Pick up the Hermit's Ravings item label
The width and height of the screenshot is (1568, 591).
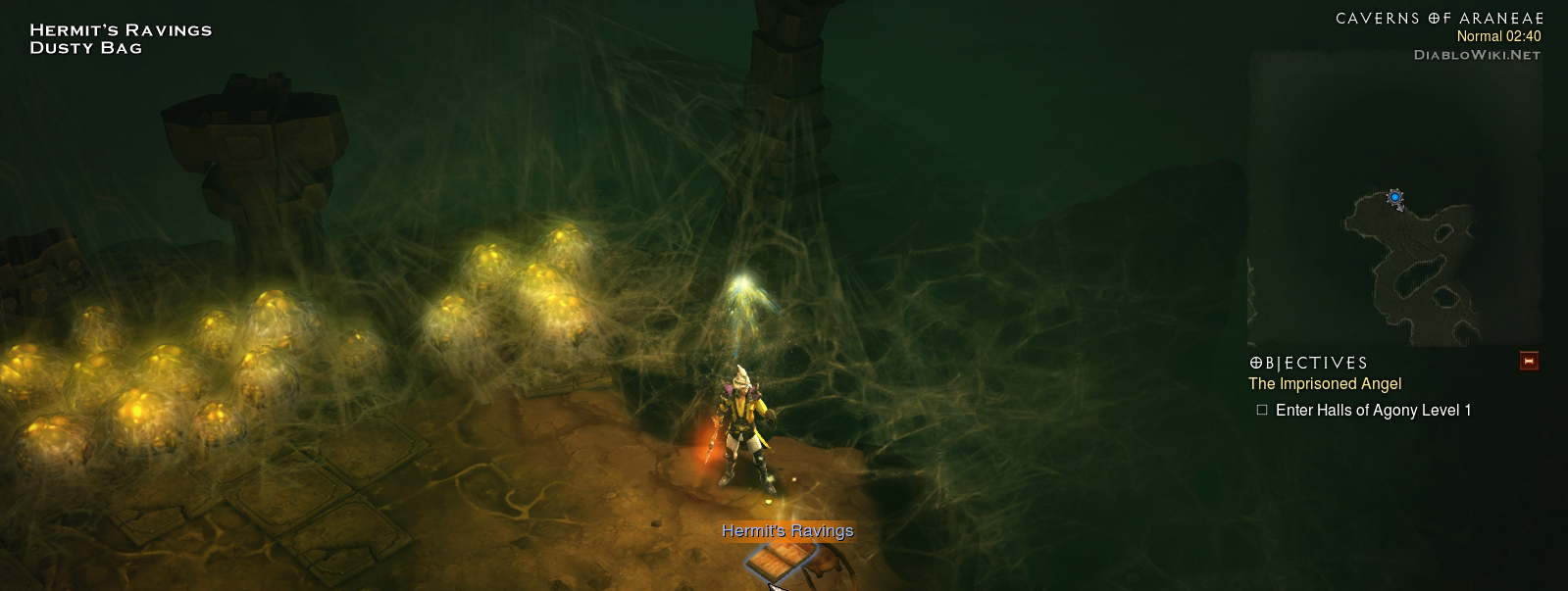tap(787, 531)
